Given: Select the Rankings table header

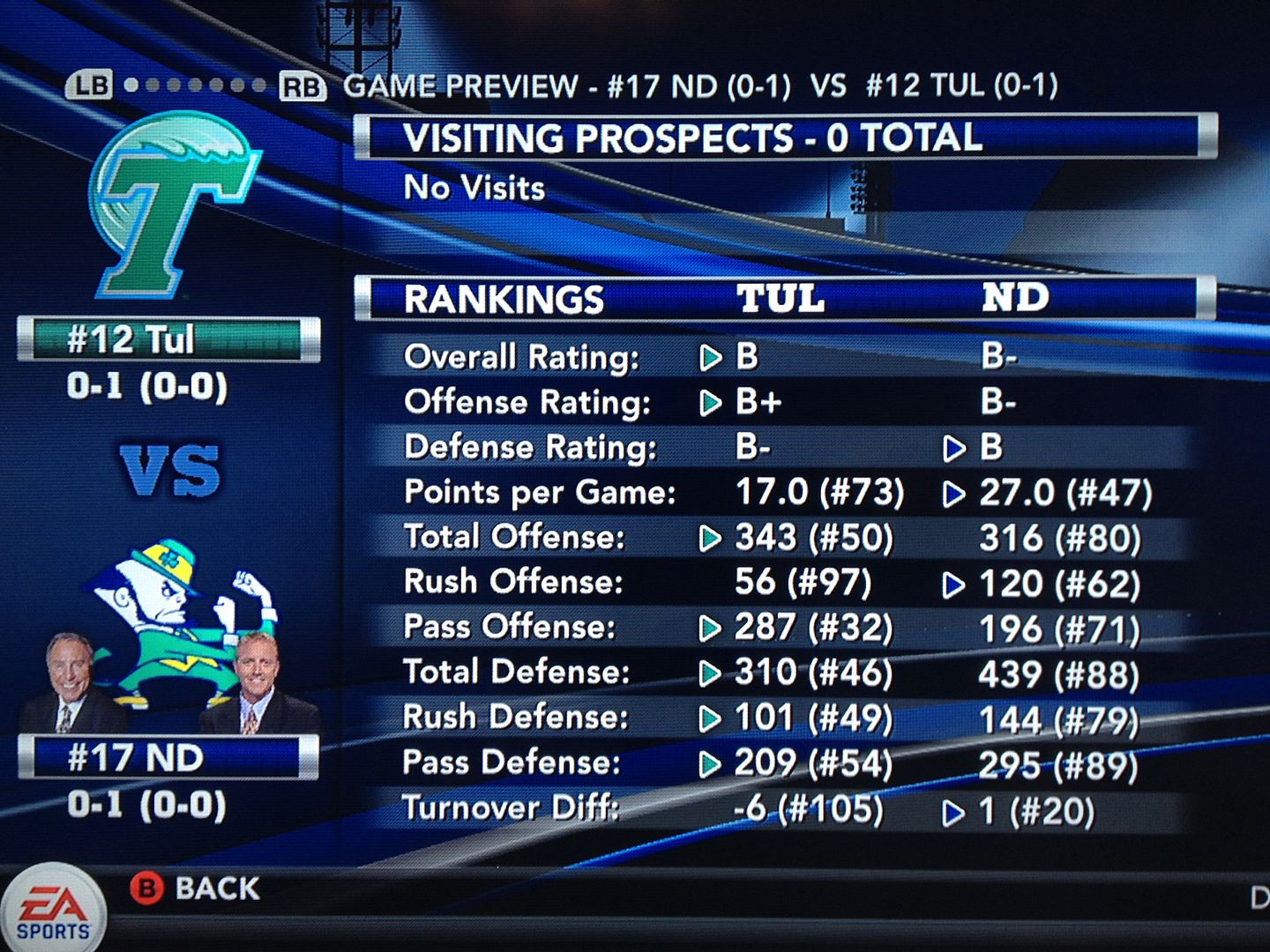Looking at the screenshot, I should 783,299.
